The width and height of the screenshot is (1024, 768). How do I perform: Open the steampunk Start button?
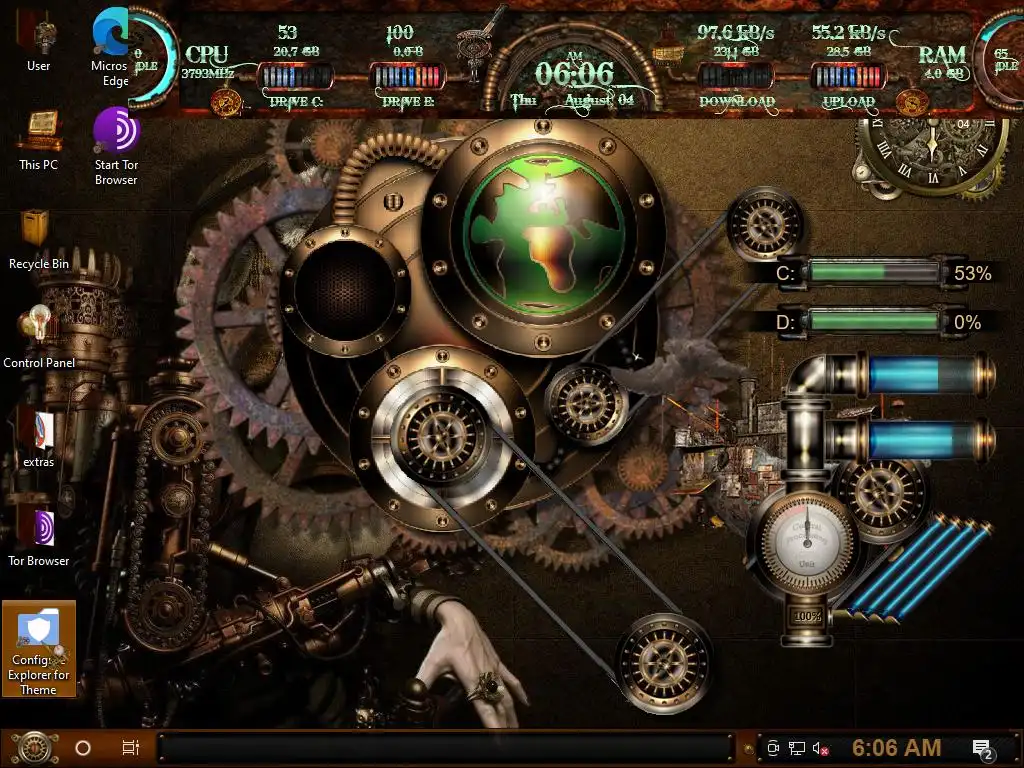35,747
